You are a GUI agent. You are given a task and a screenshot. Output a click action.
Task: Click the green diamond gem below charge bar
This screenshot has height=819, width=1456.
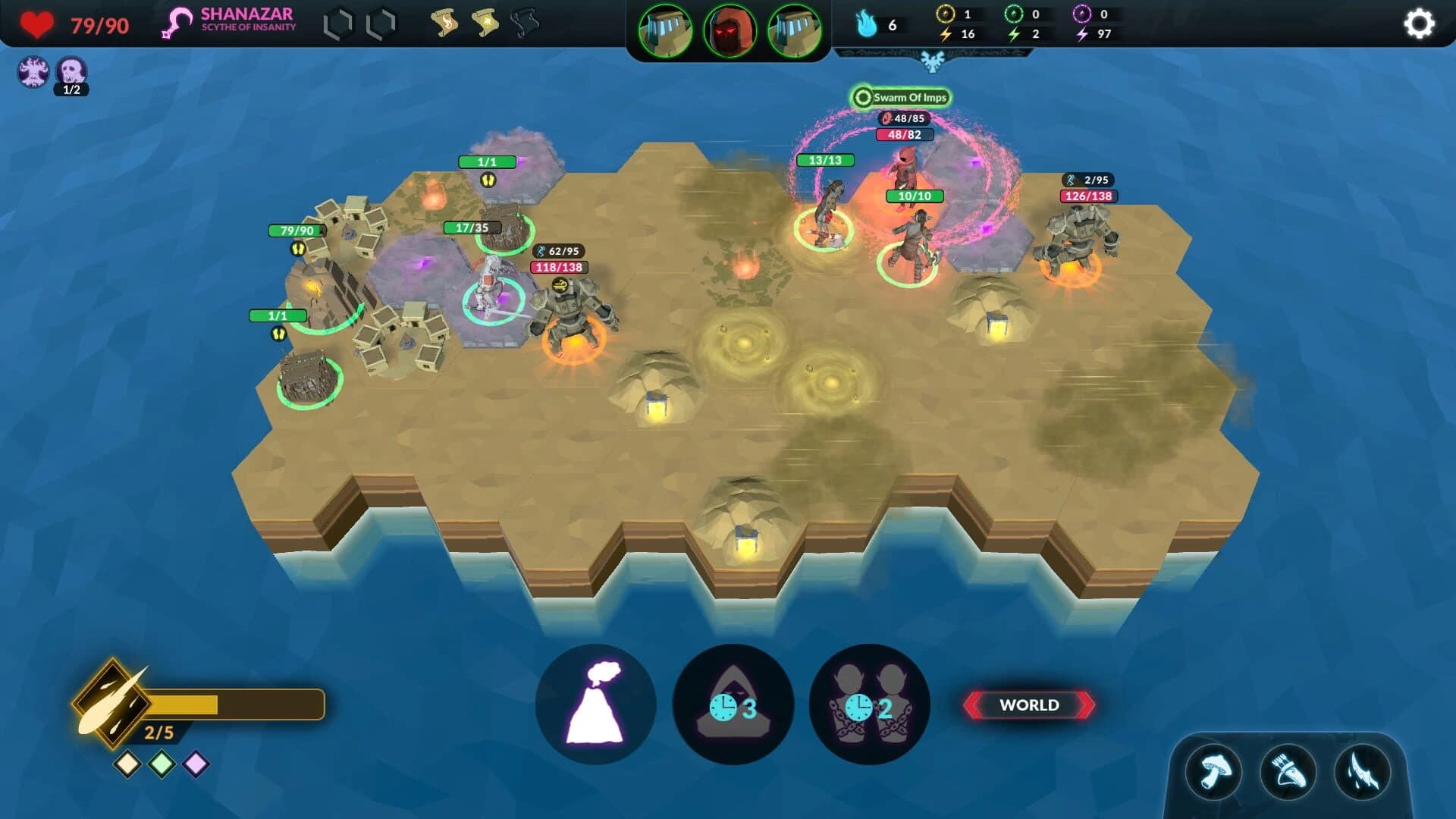162,764
